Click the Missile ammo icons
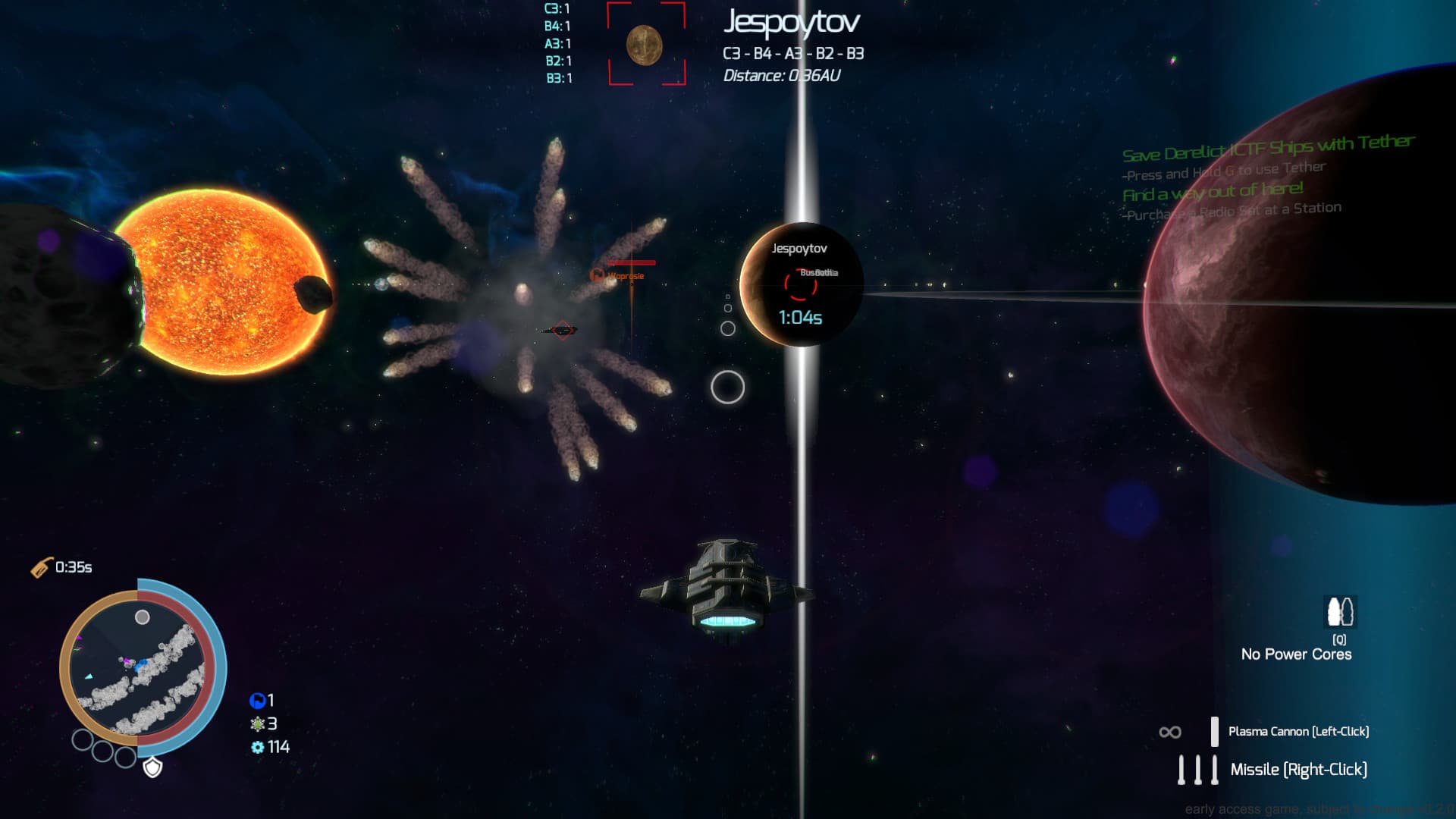 tap(1199, 769)
